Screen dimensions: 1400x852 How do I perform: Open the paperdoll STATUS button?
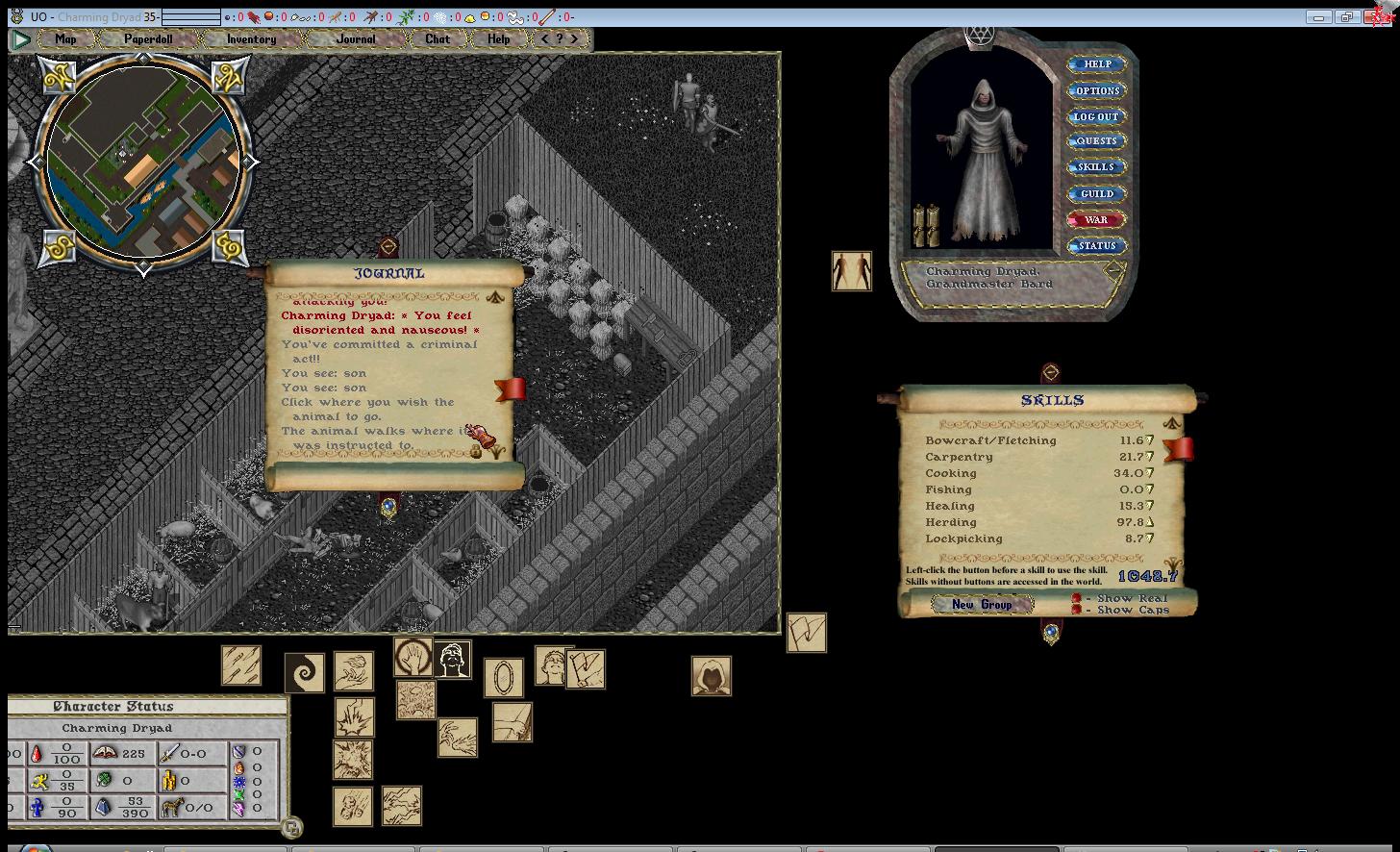pyautogui.click(x=1096, y=245)
